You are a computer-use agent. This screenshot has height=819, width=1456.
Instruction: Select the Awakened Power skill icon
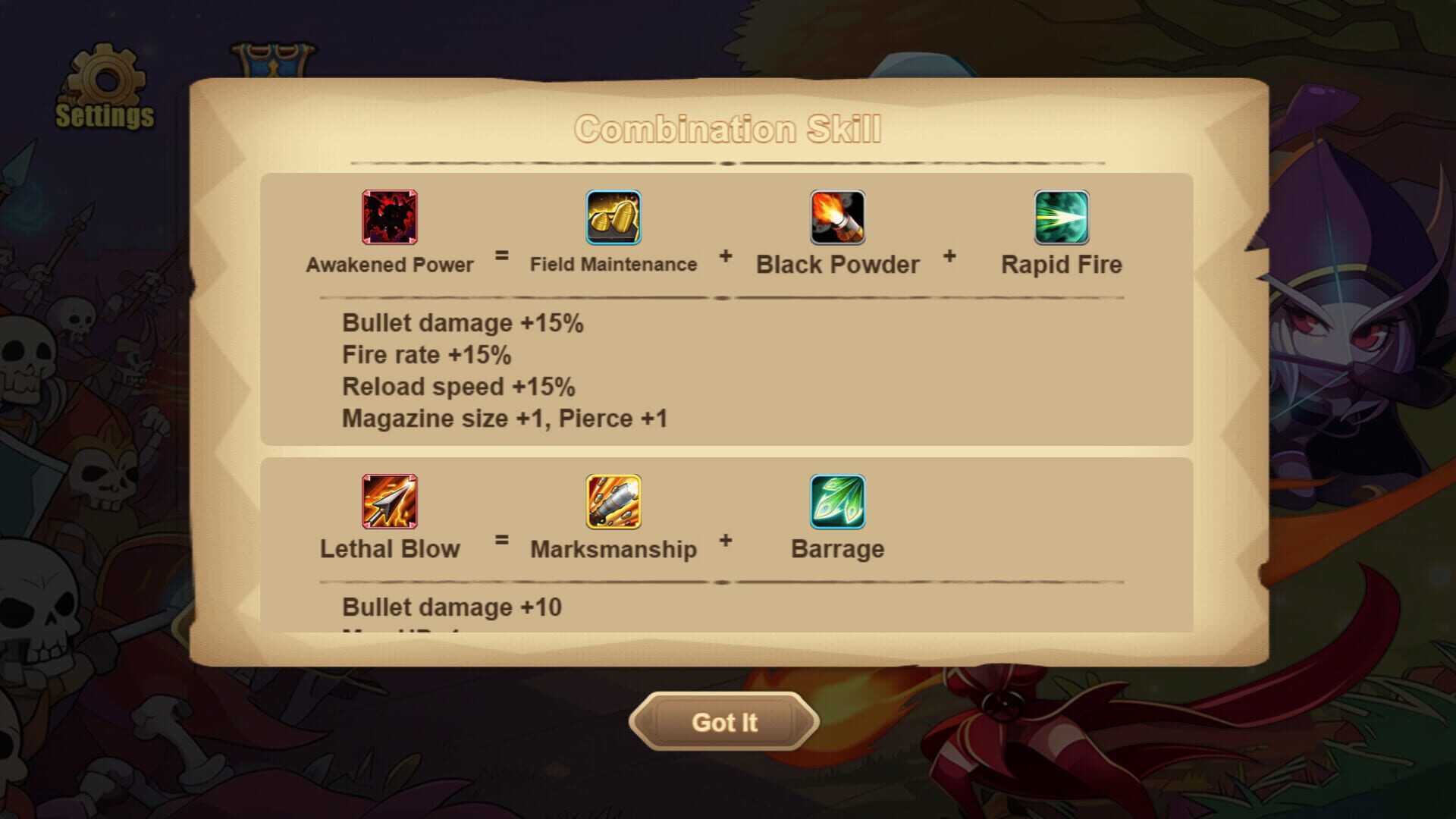pos(388,218)
